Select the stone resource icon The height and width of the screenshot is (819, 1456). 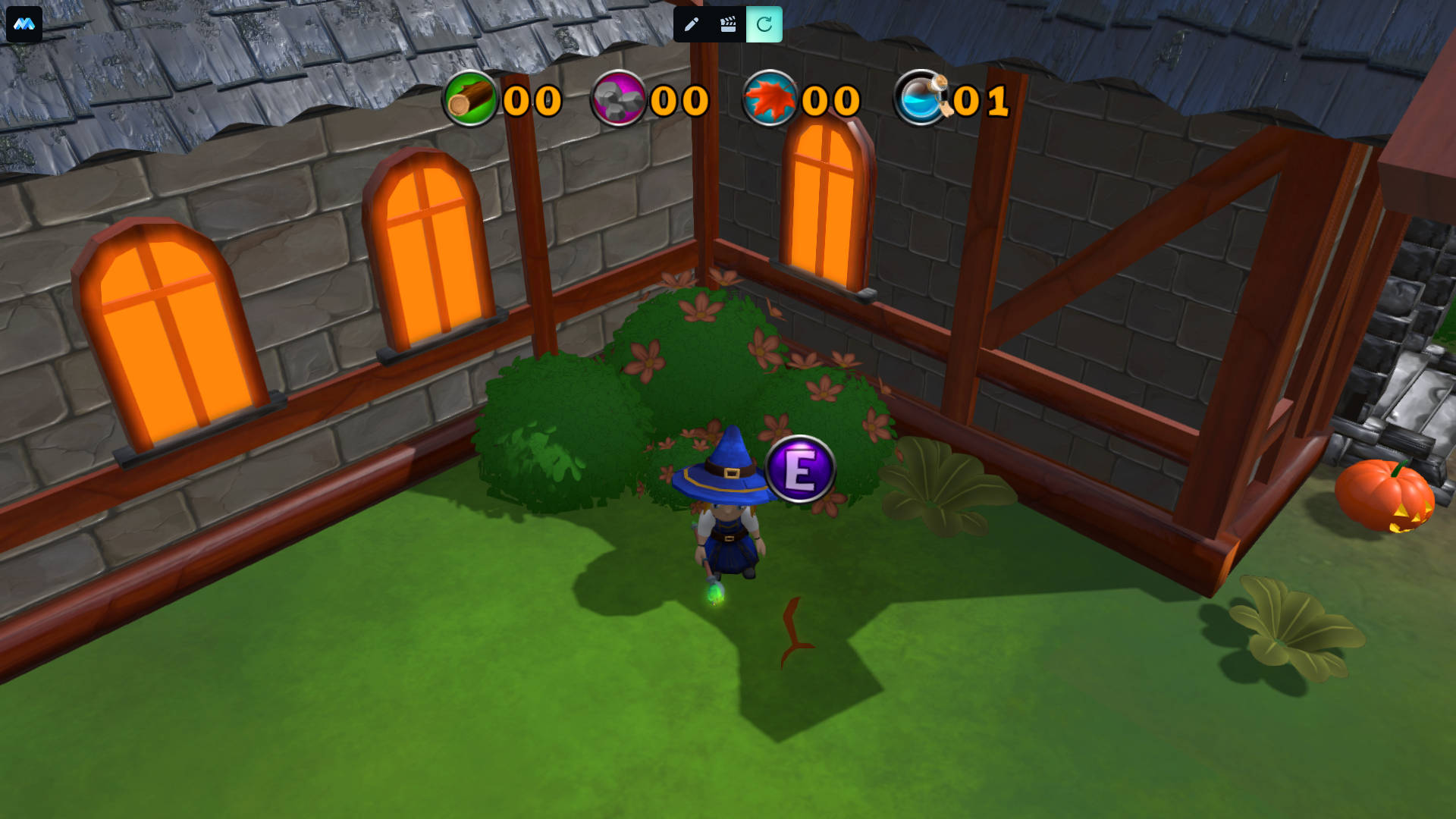coord(618,99)
